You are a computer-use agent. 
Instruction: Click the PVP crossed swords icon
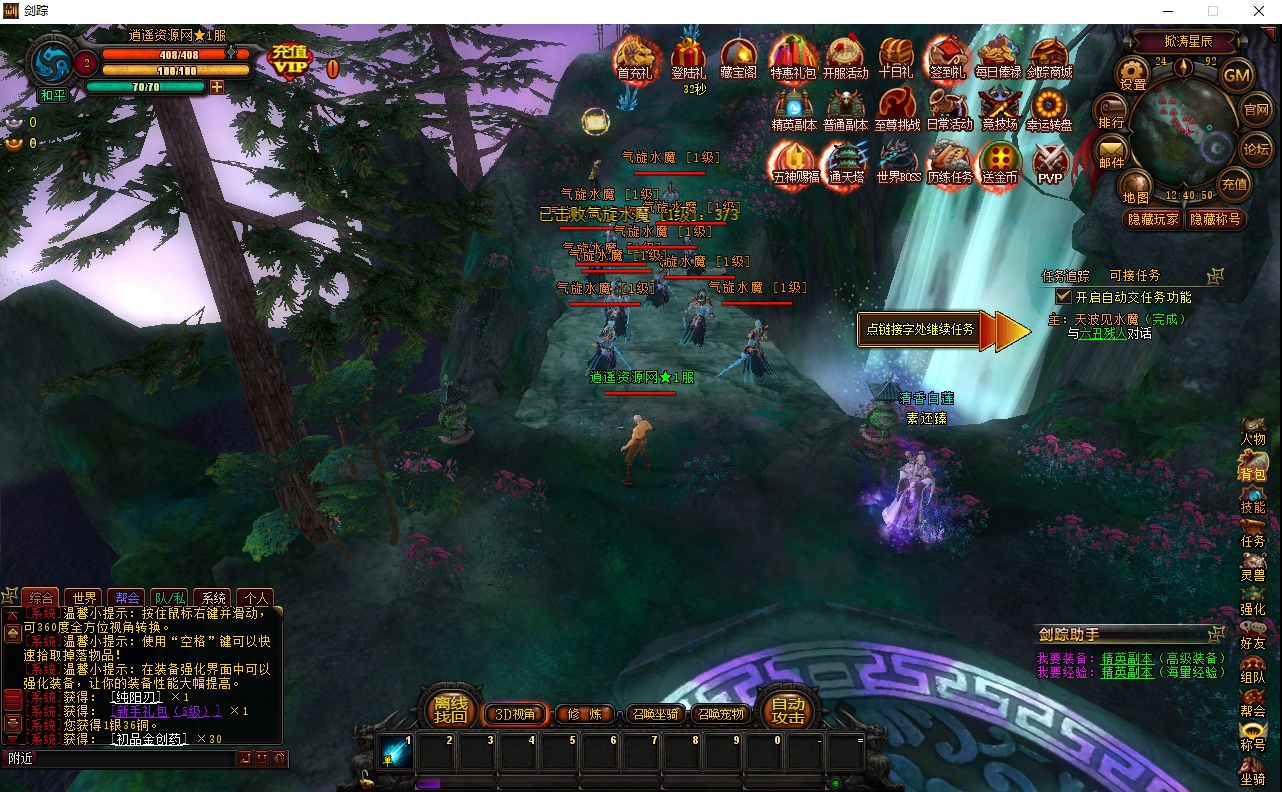point(1050,162)
